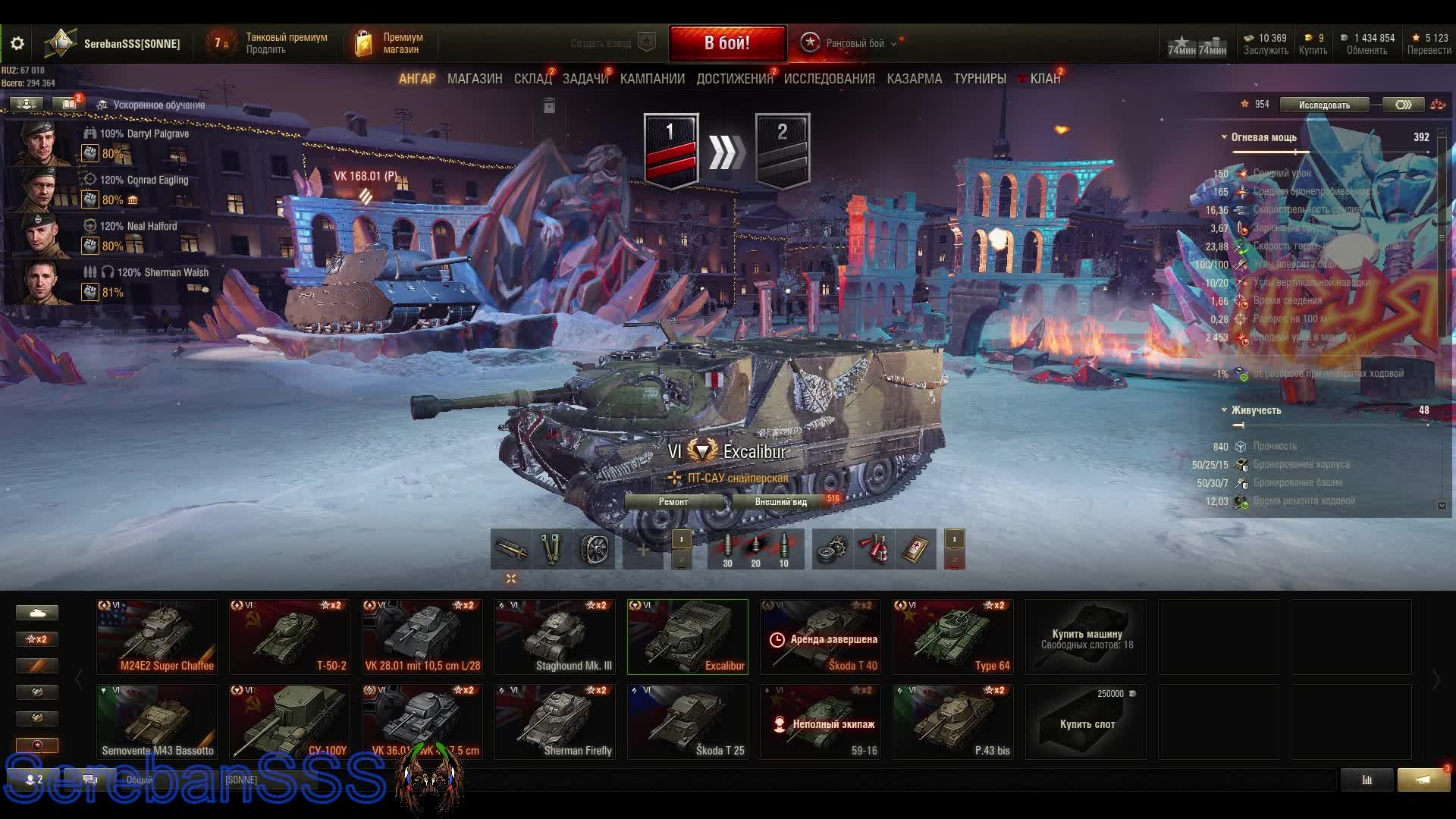Choose the M24E2 Super Chaffee tank
1456x819 pixels.
157,637
